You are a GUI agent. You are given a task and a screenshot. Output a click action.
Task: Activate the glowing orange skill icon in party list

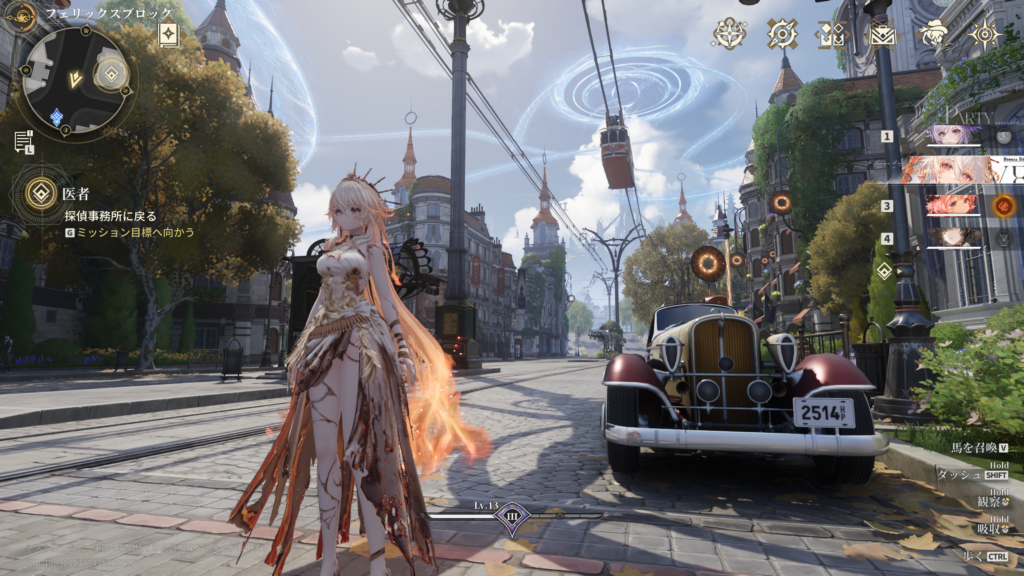coord(1003,206)
